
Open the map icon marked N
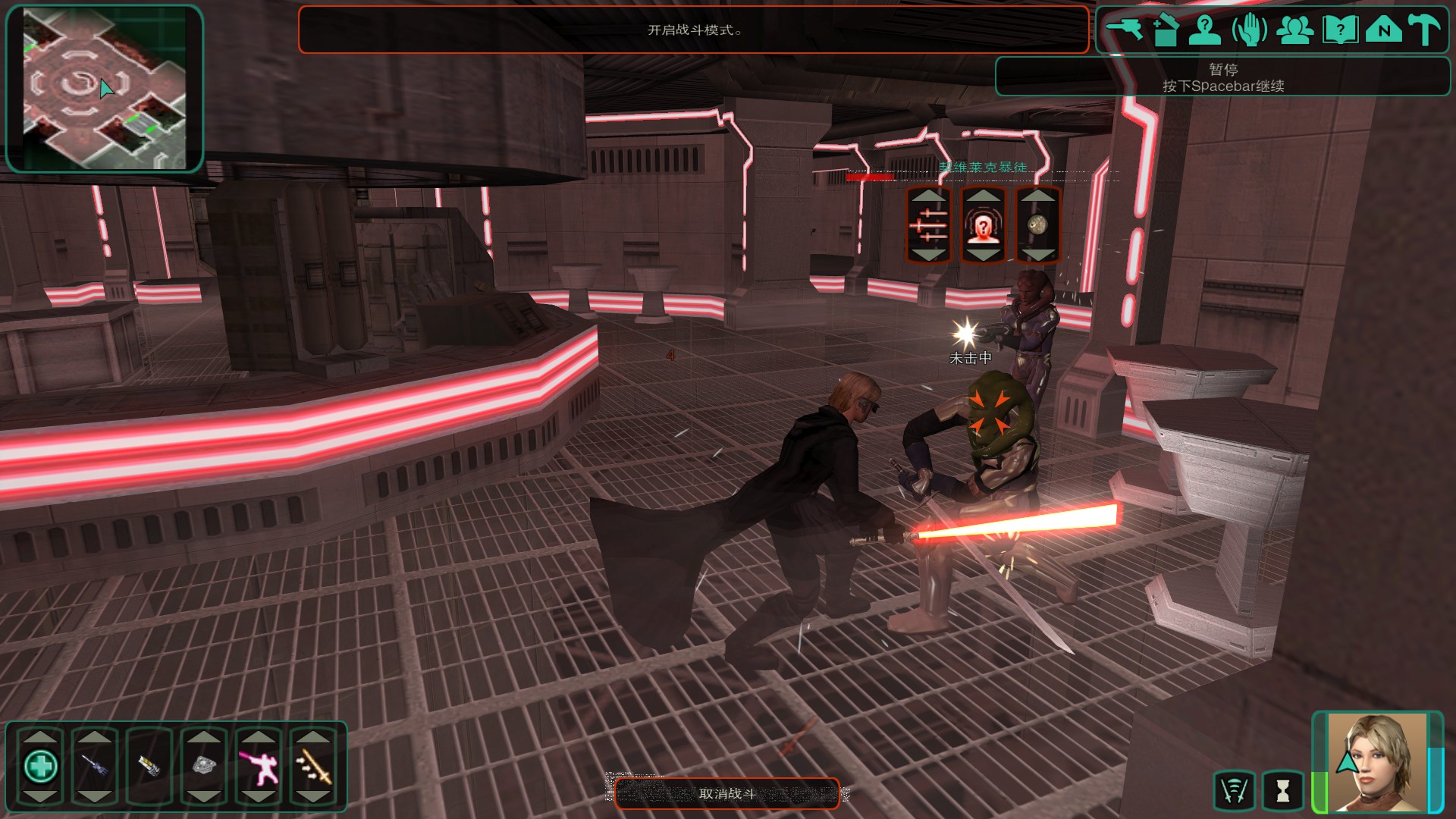point(1384,30)
